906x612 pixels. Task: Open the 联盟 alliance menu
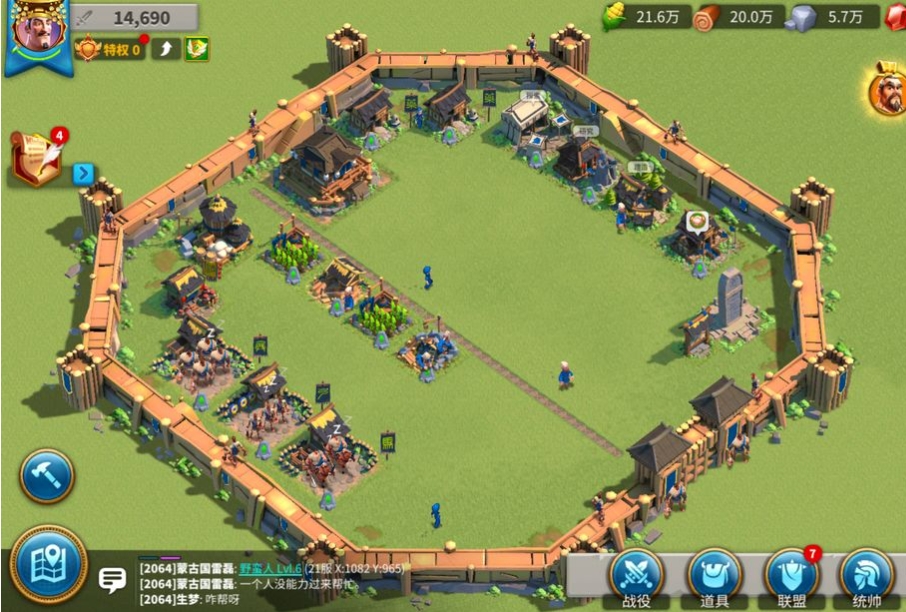[791, 576]
